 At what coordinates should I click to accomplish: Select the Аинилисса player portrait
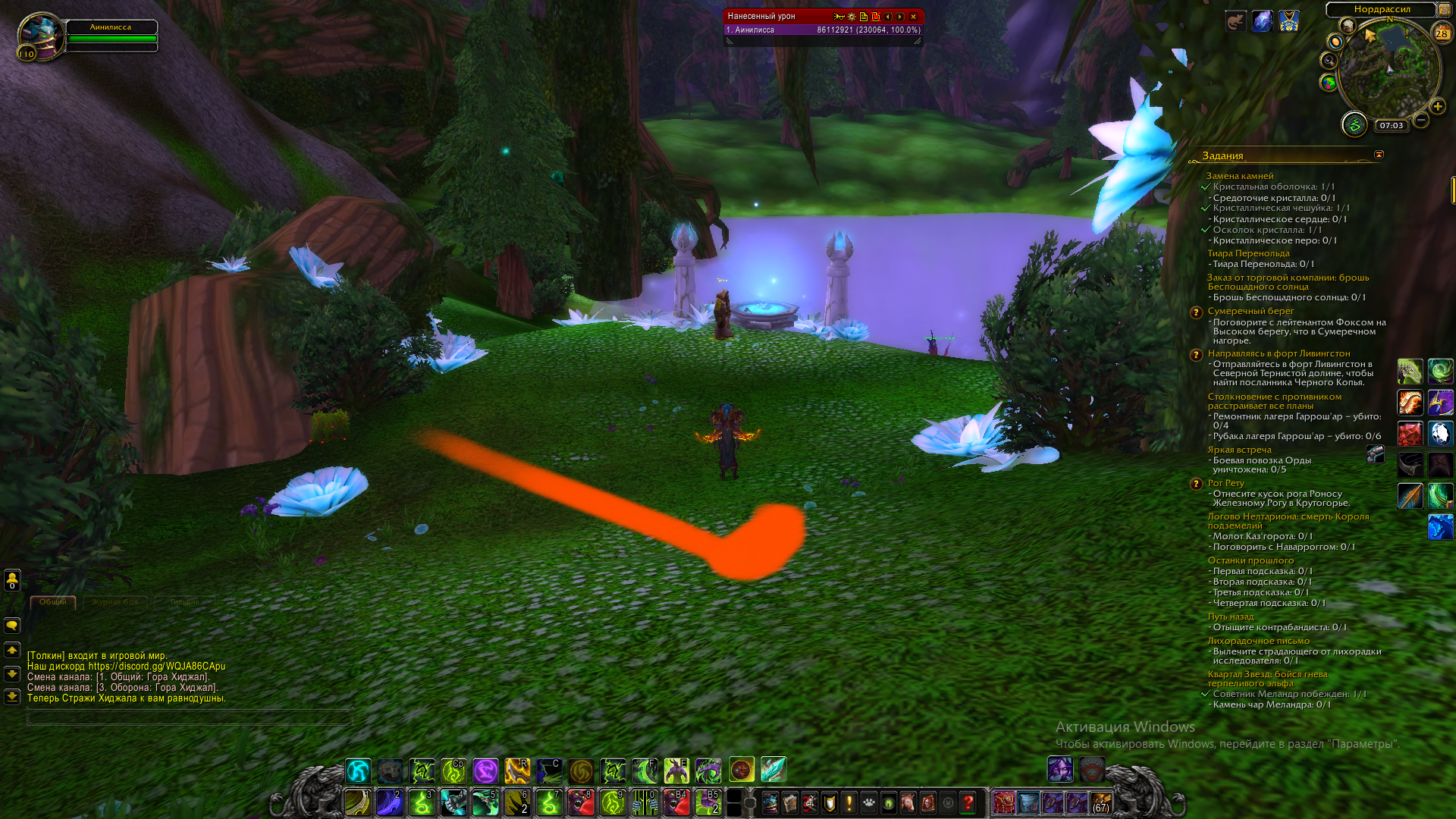coord(41,36)
